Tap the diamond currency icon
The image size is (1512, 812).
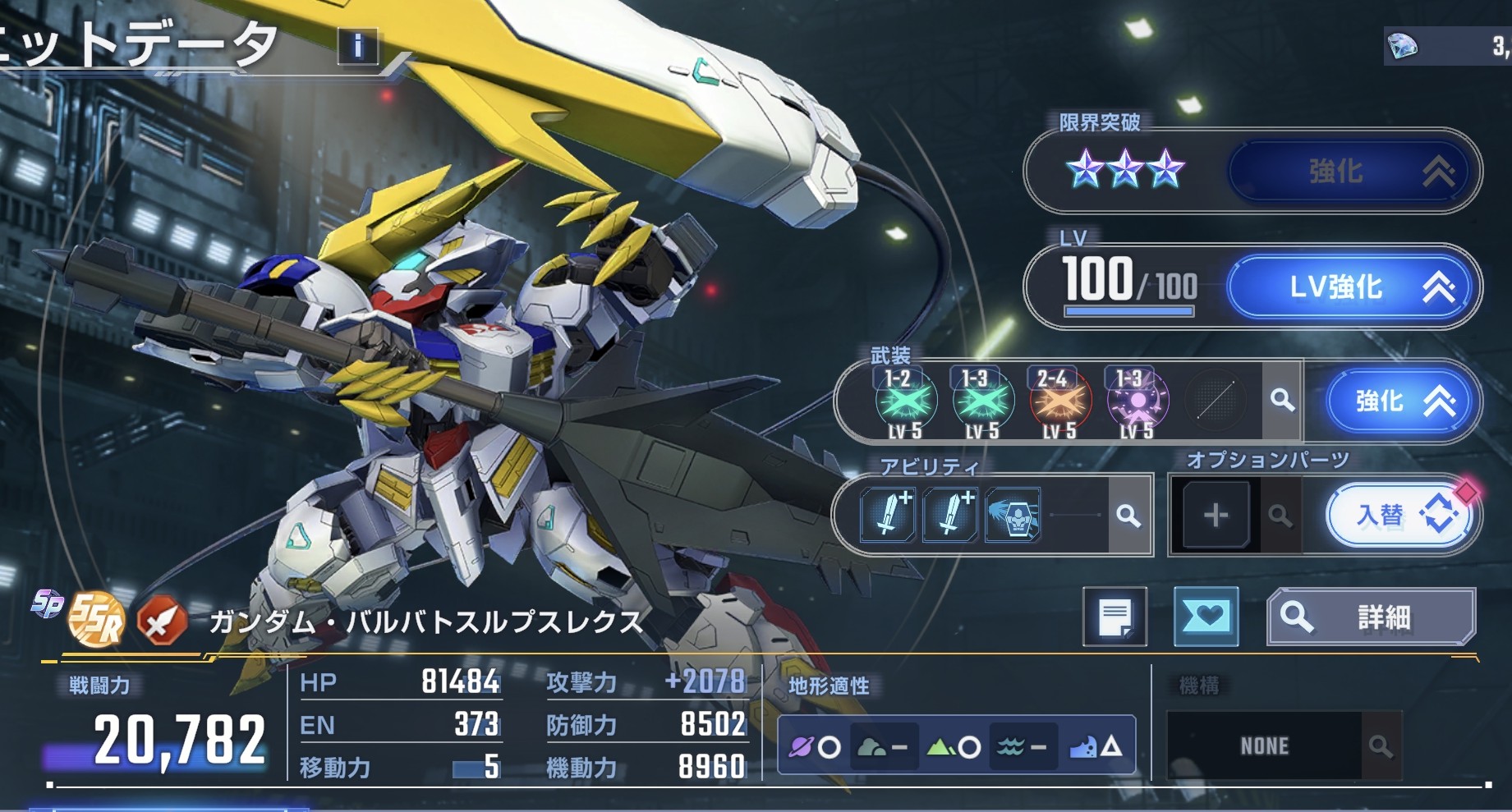(x=1403, y=47)
